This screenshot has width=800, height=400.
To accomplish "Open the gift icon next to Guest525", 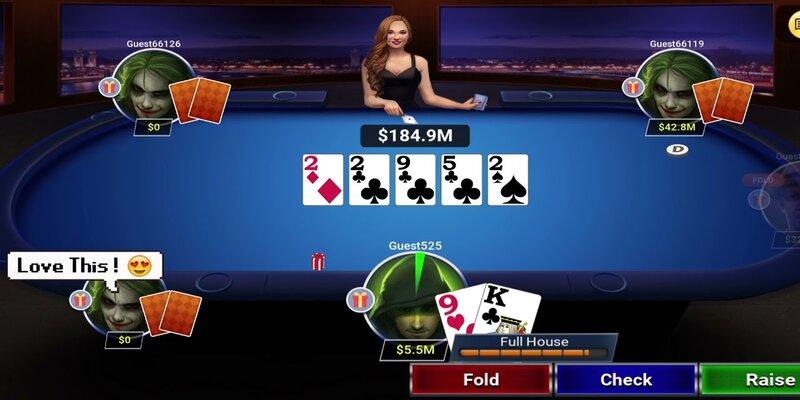I will pyautogui.click(x=356, y=298).
